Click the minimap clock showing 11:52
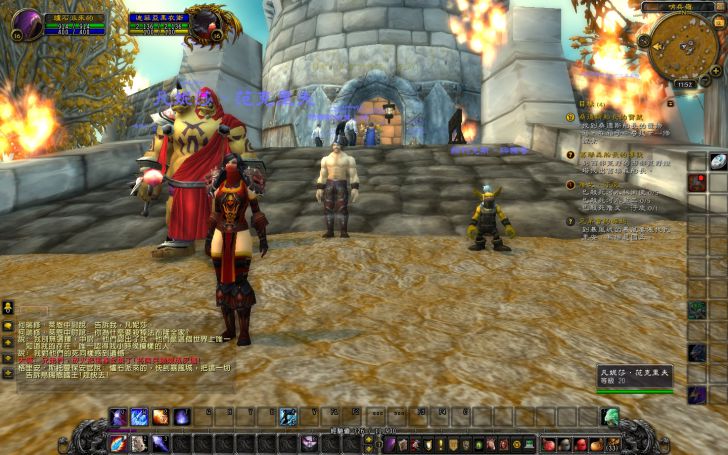The image size is (728, 455). [x=683, y=85]
